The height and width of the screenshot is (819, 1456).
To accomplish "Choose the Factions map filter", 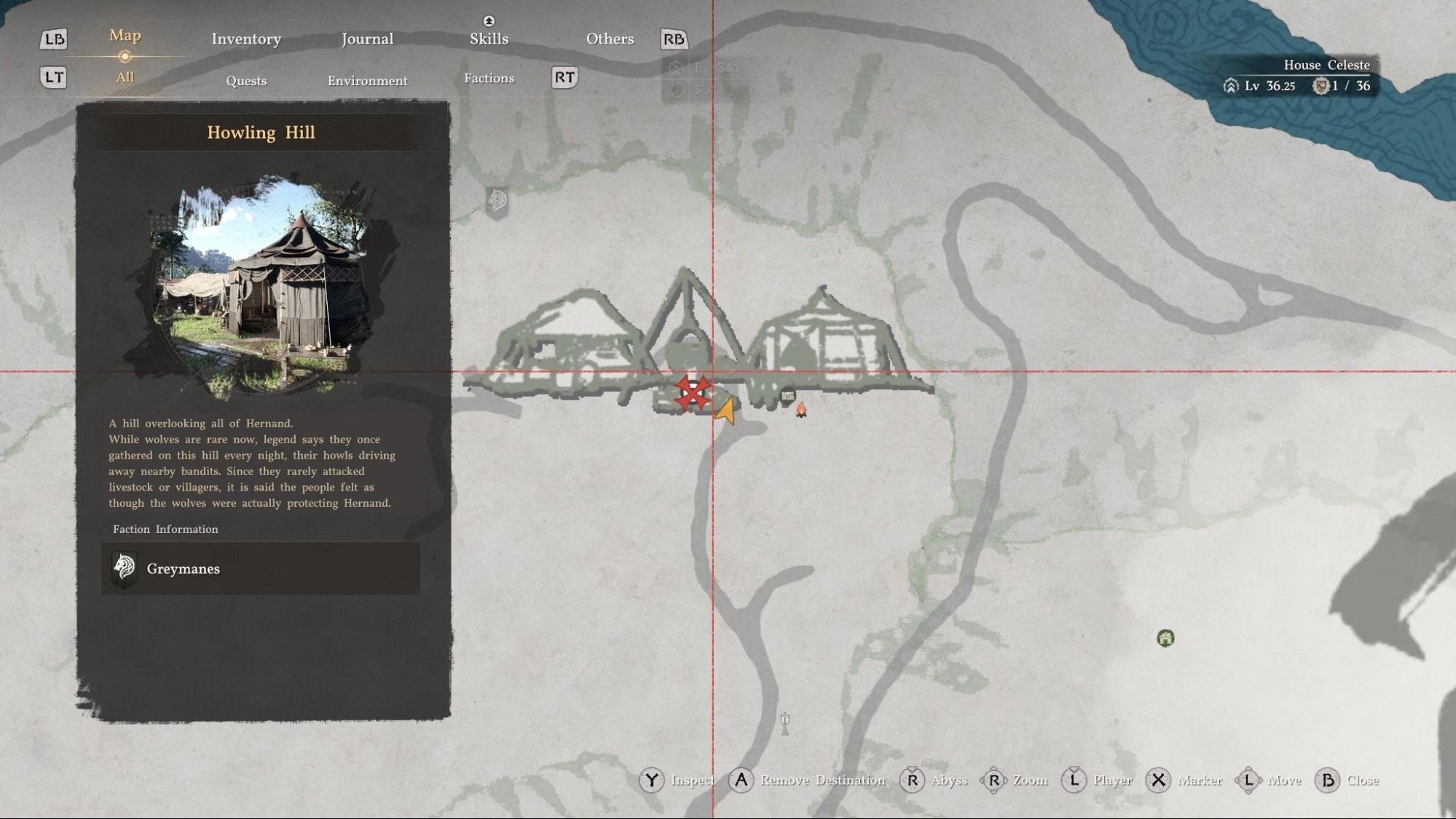I will [489, 79].
